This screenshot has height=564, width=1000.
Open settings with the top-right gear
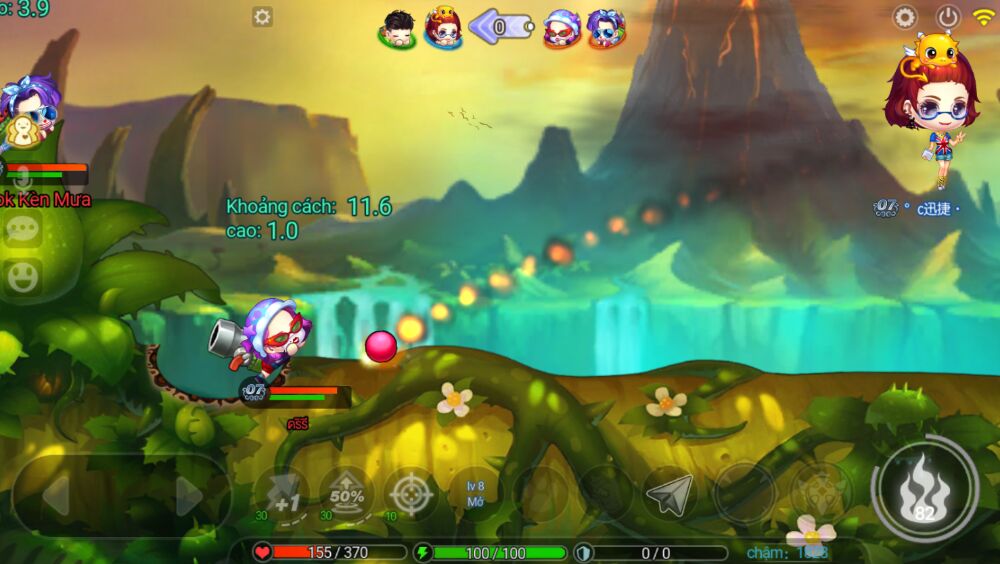point(905,17)
